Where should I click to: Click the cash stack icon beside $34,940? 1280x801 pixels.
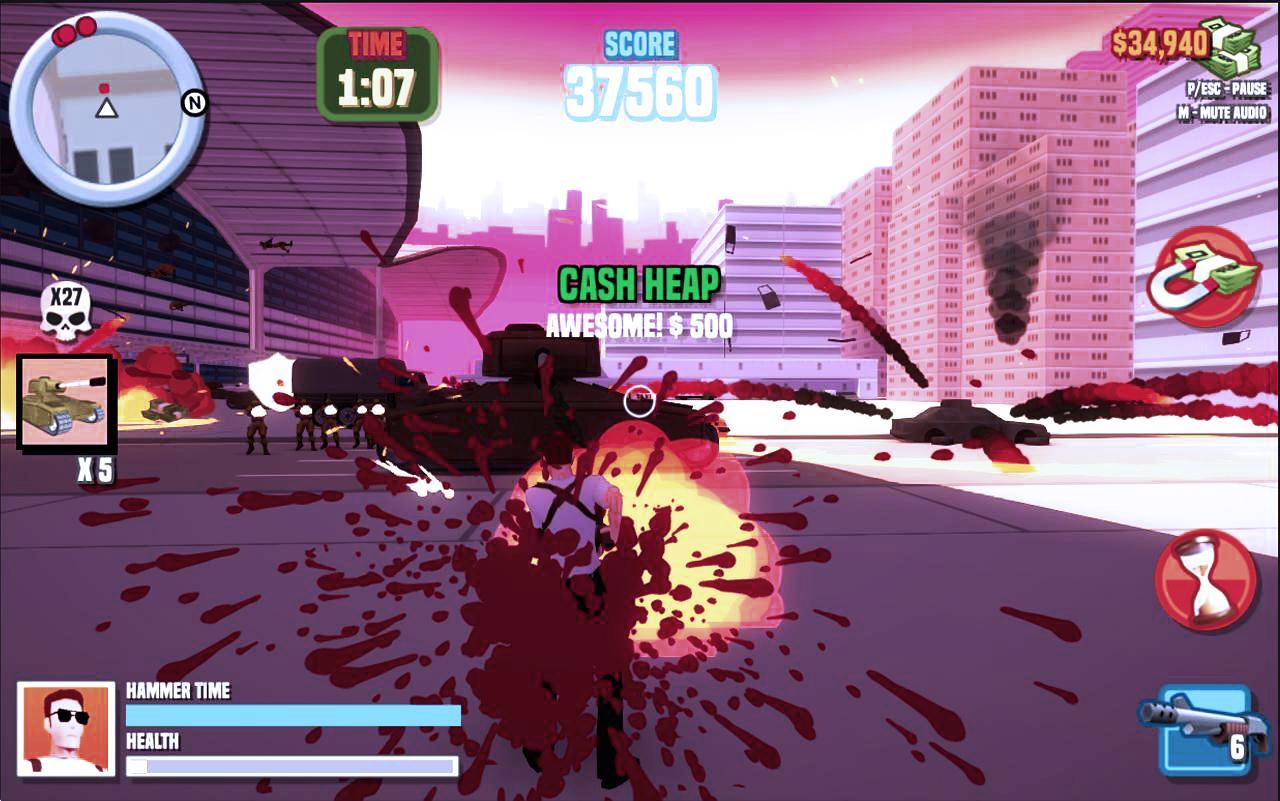pyautogui.click(x=1230, y=44)
